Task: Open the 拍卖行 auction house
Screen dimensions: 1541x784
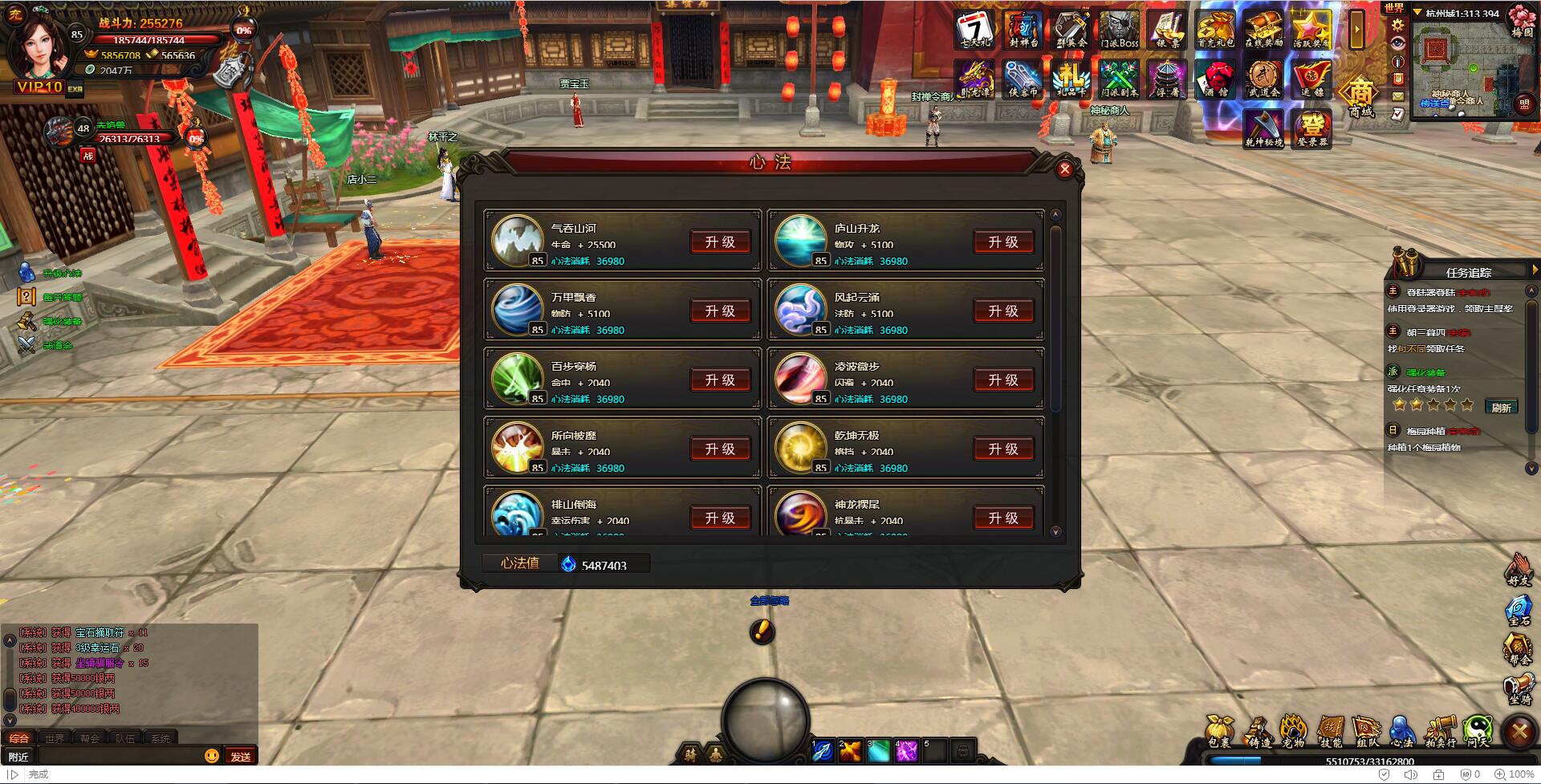Action: (1441, 730)
